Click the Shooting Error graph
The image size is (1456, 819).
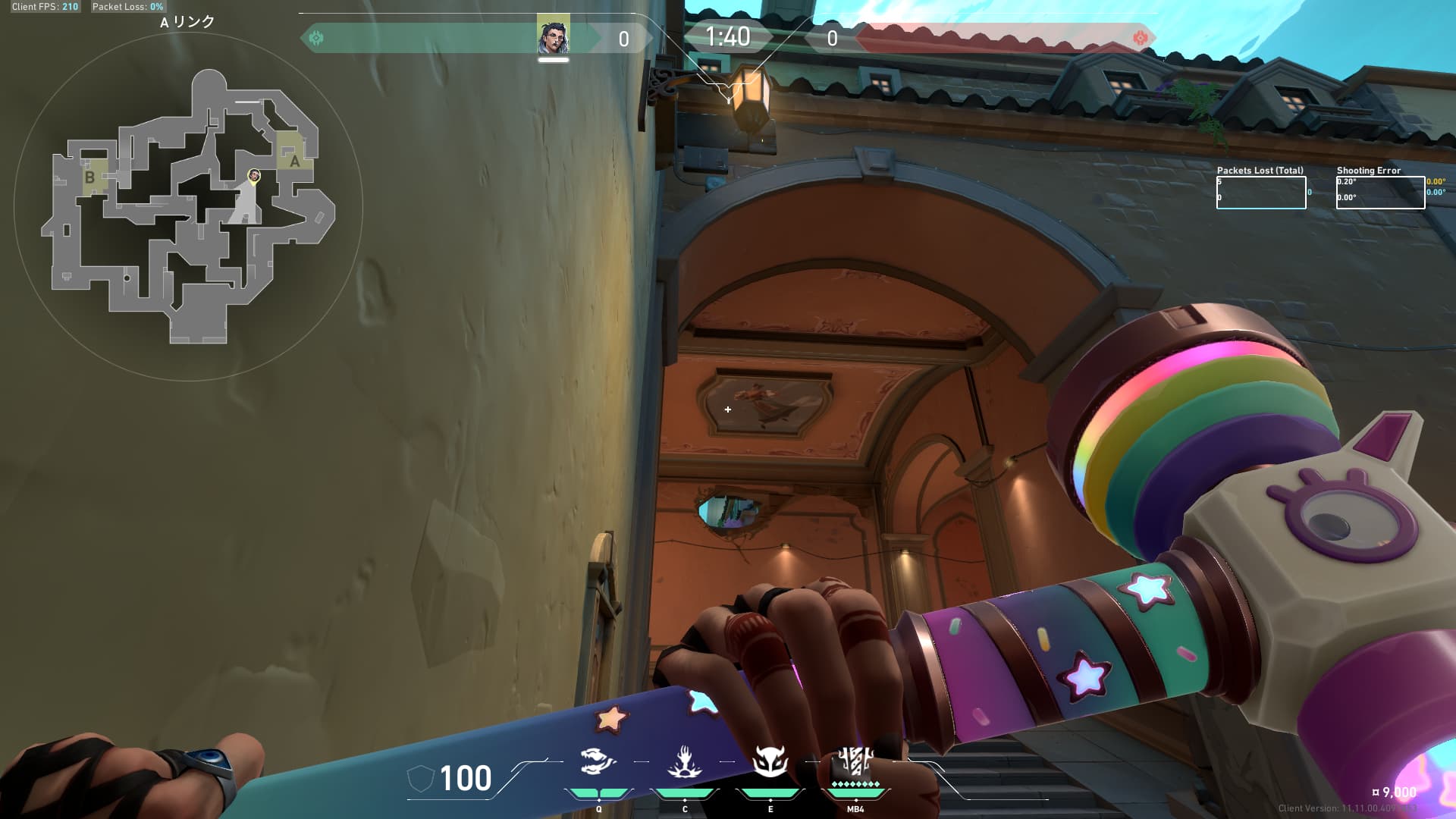click(1380, 193)
